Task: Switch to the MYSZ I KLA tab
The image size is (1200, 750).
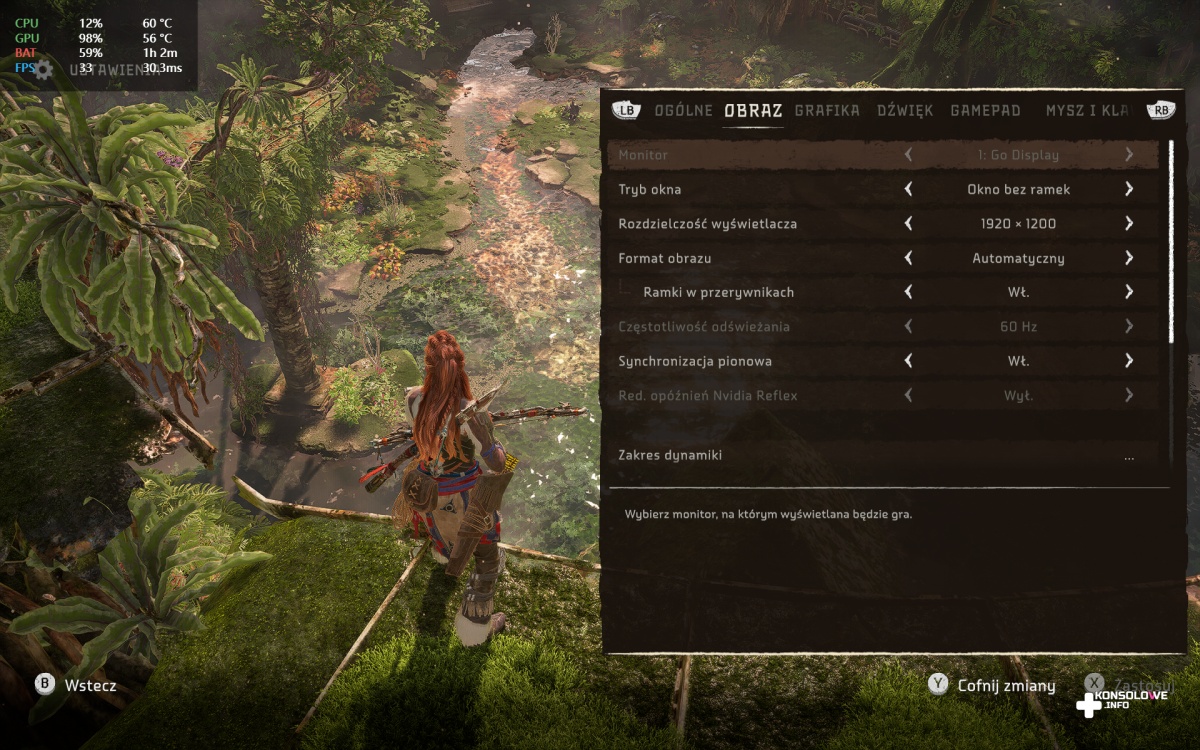Action: 1086,110
